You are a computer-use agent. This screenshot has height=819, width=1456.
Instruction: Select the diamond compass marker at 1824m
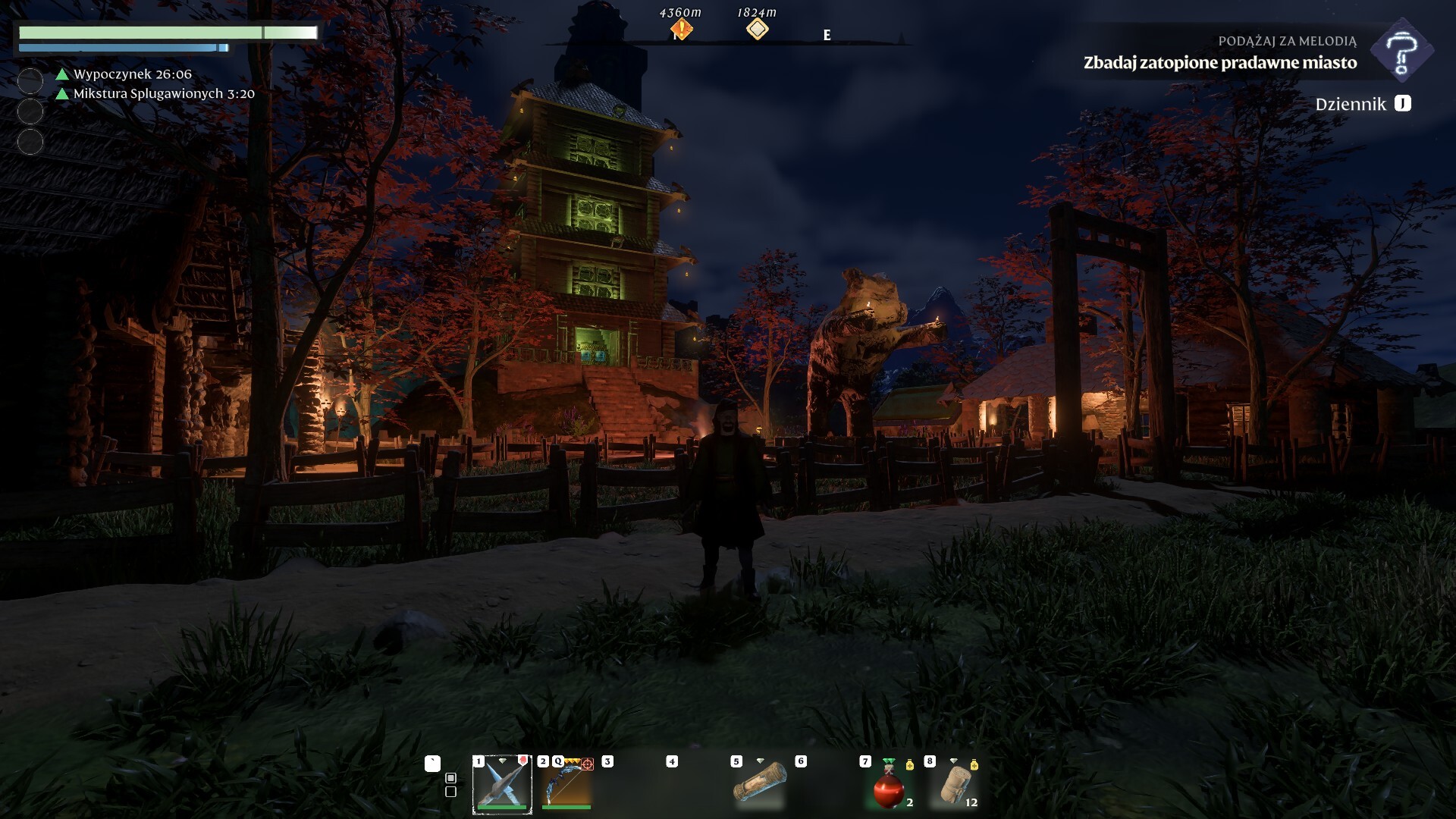tap(757, 30)
